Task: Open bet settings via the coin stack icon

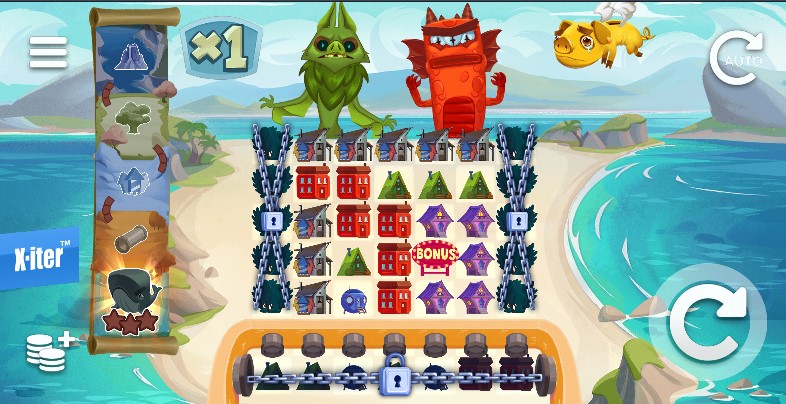Action: pos(50,351)
